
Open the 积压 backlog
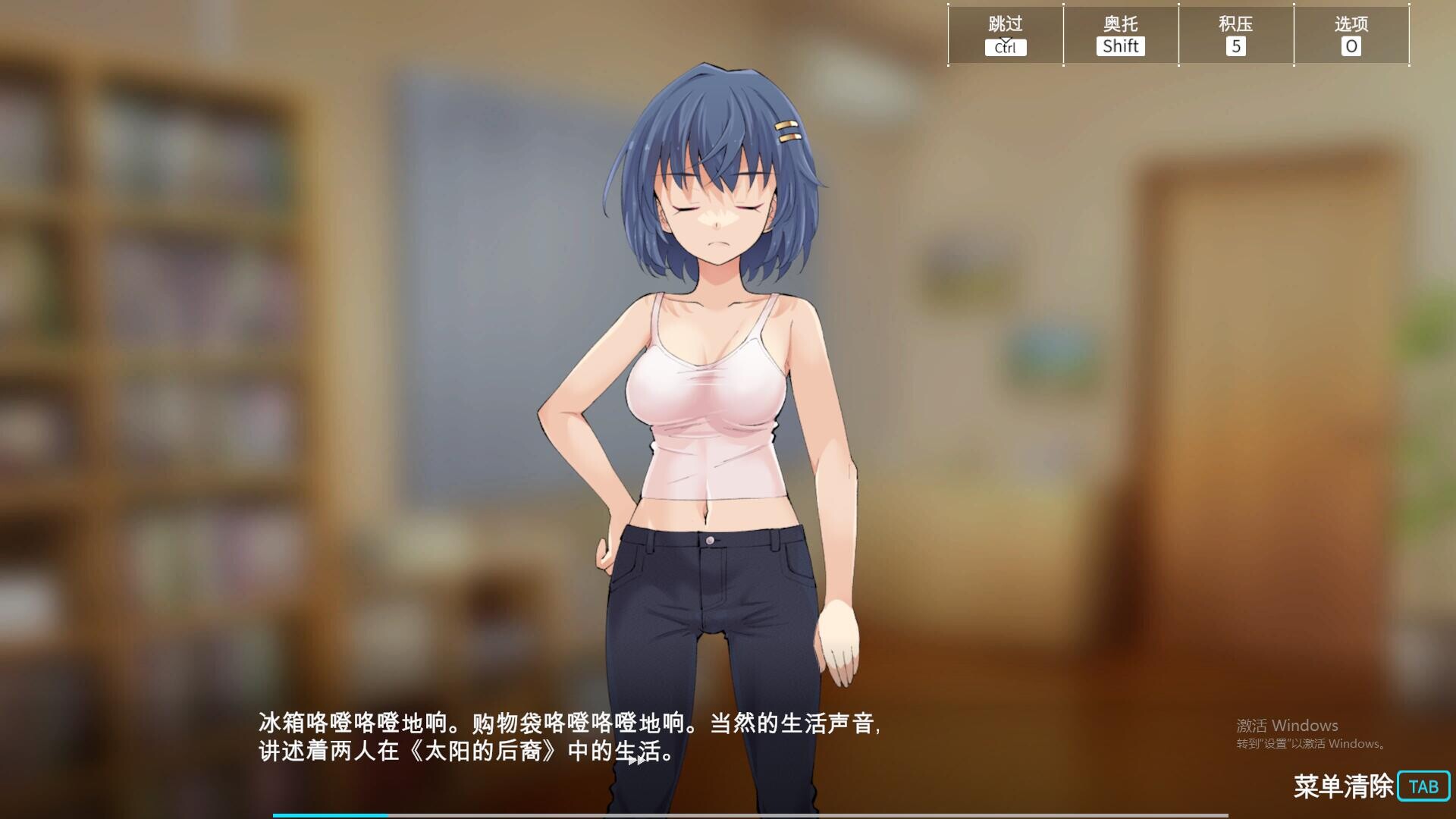[x=1236, y=35]
